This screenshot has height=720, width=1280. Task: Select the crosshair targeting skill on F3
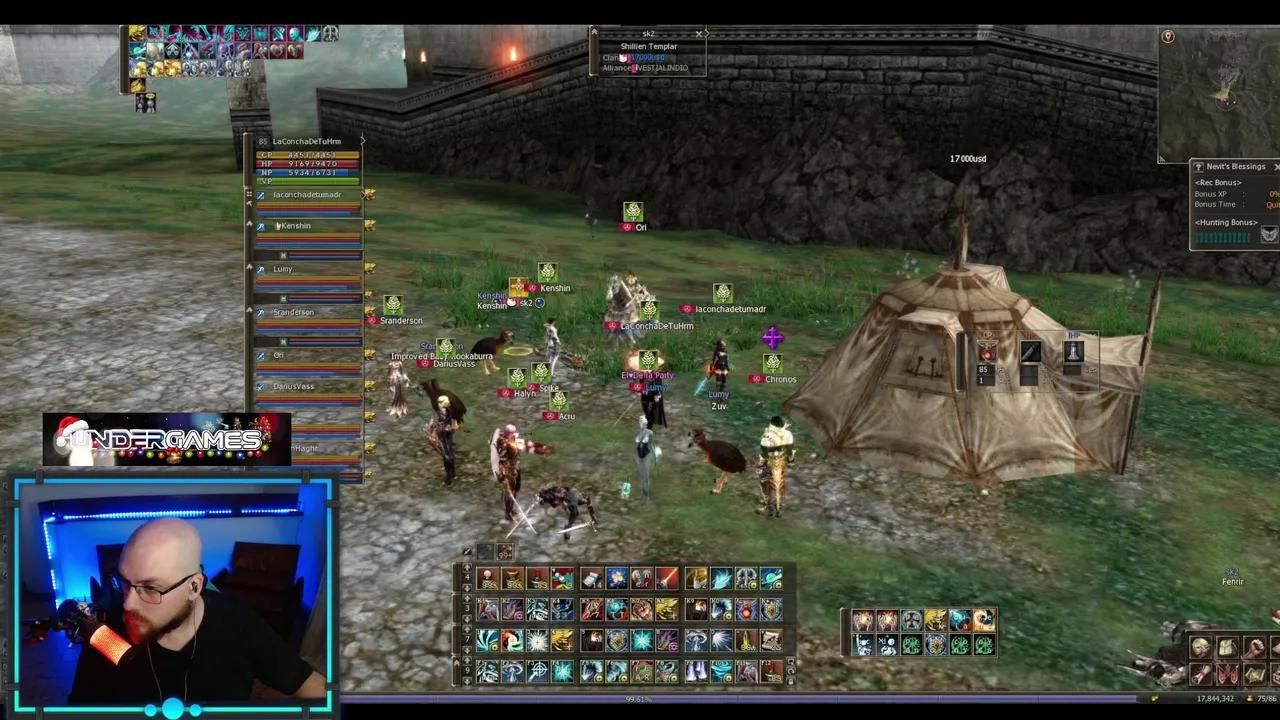pyautogui.click(x=539, y=669)
